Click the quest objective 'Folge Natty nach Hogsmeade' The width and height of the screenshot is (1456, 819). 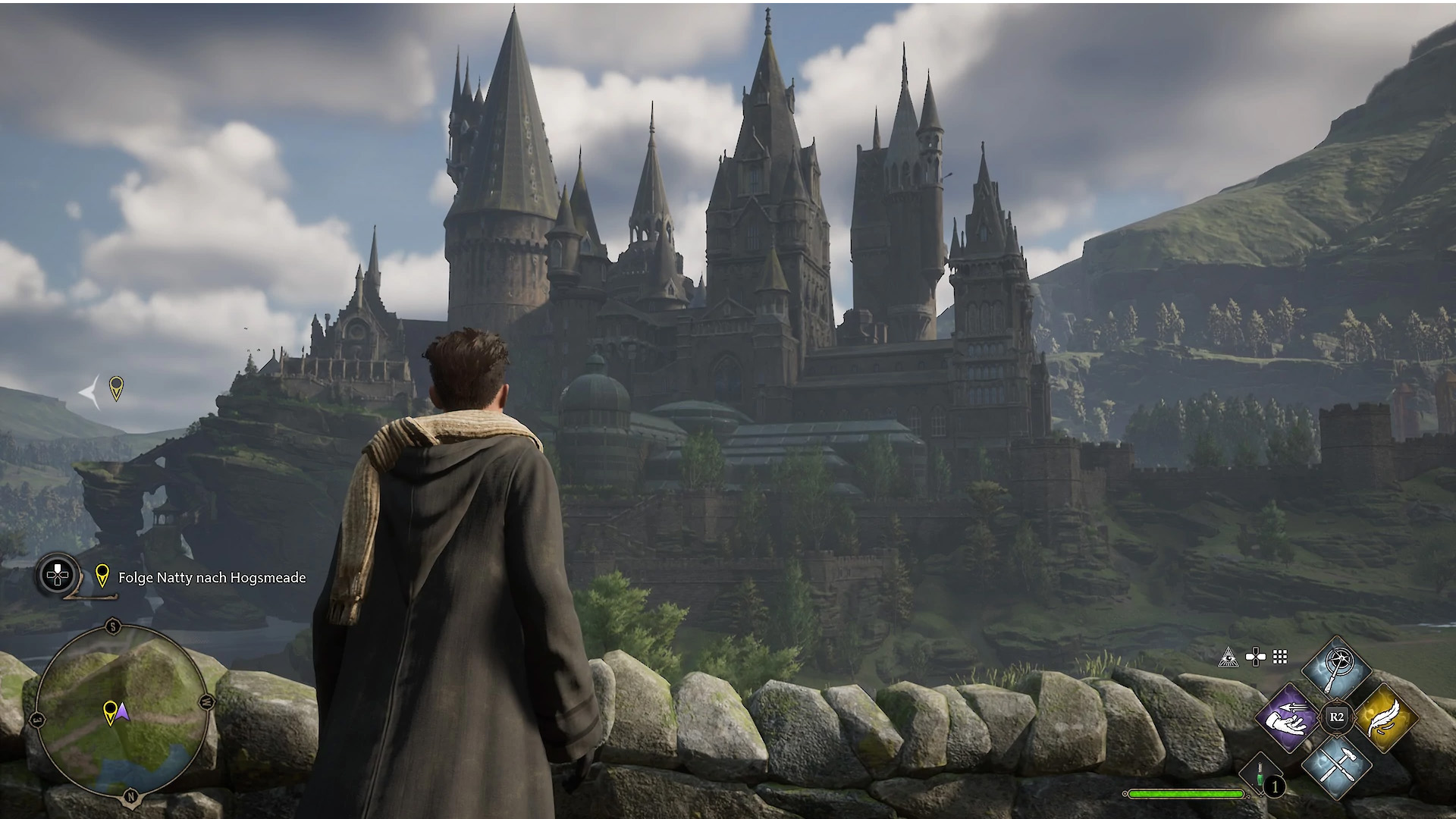(x=212, y=578)
